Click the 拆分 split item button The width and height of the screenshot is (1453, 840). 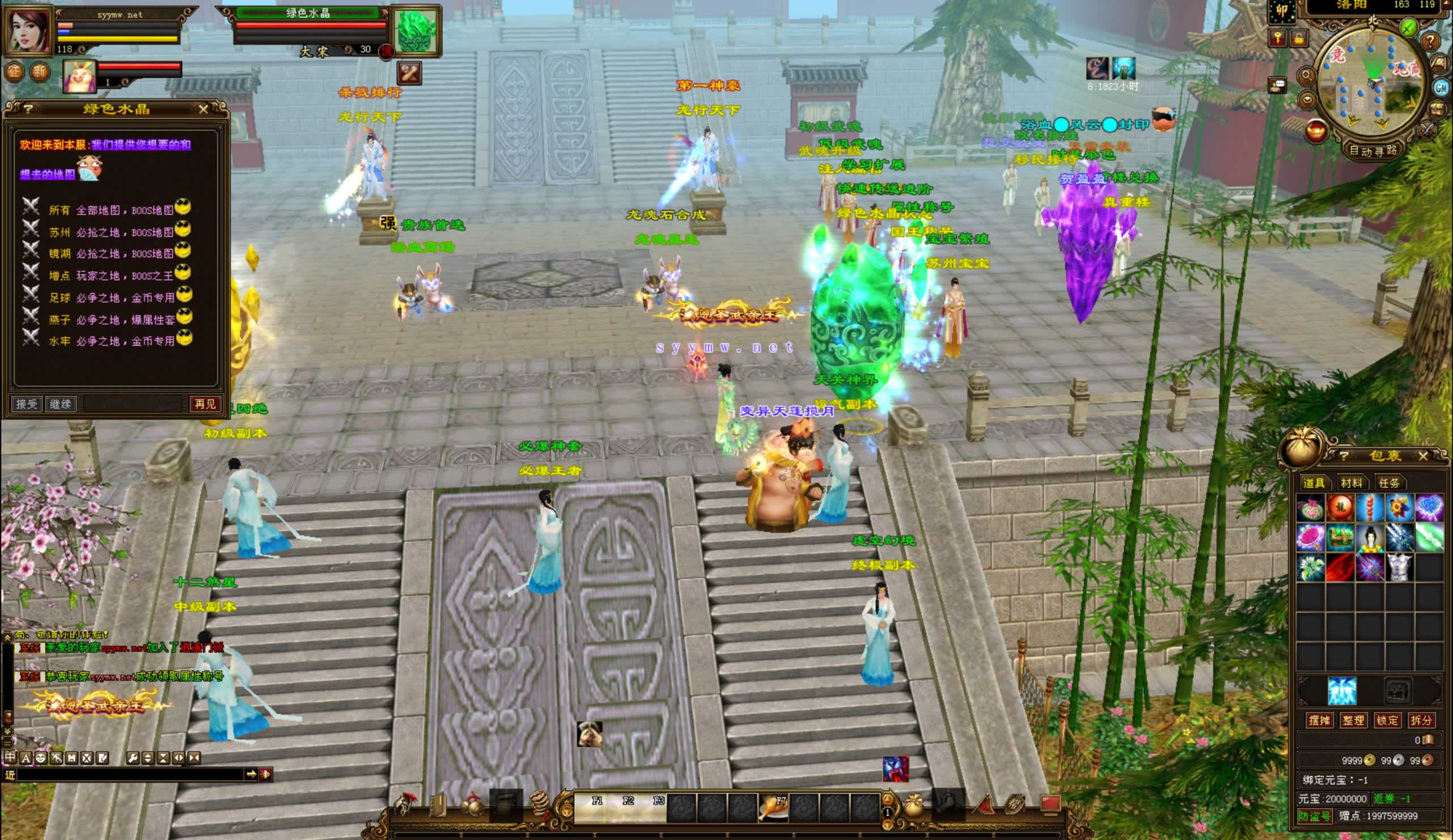pyautogui.click(x=1421, y=720)
